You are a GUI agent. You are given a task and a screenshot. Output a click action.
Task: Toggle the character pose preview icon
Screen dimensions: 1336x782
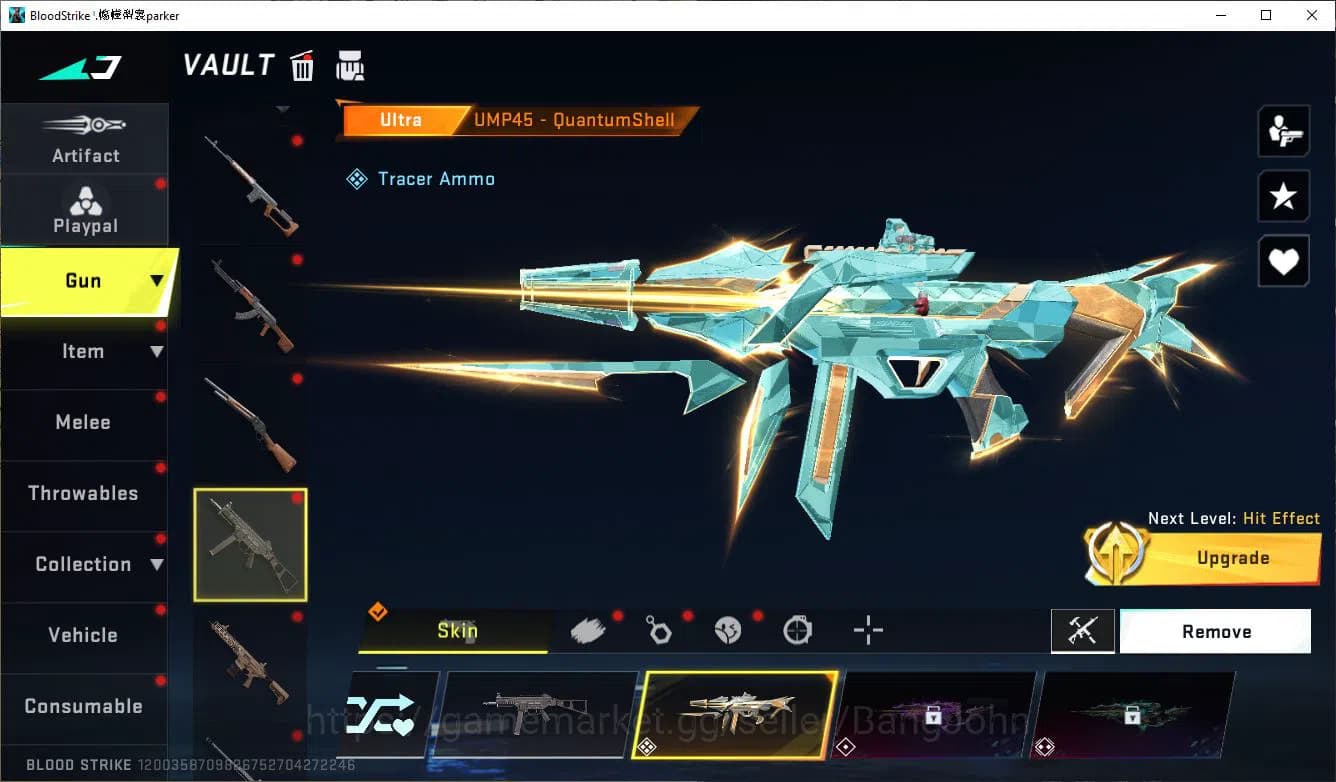click(x=1283, y=131)
